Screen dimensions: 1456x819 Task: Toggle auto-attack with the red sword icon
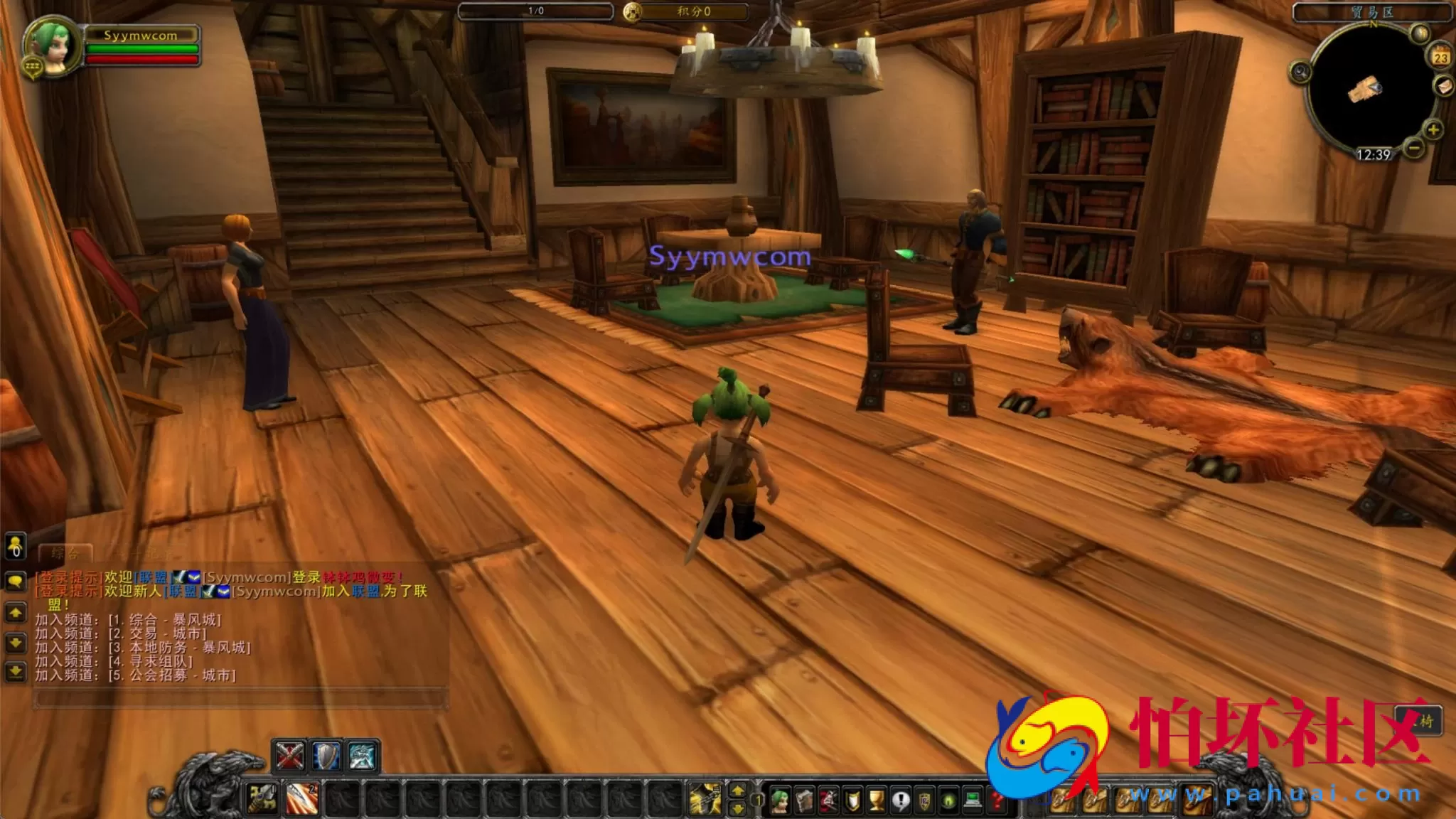pos(289,755)
